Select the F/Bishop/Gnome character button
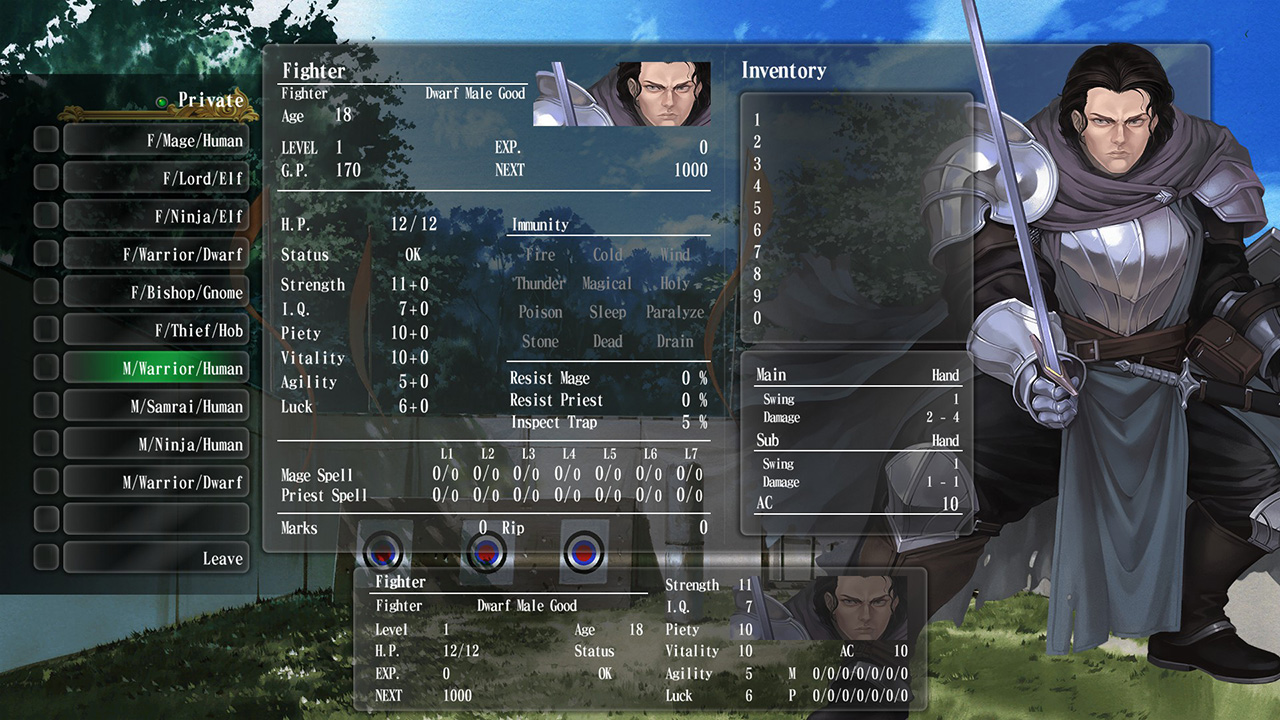 coord(156,291)
